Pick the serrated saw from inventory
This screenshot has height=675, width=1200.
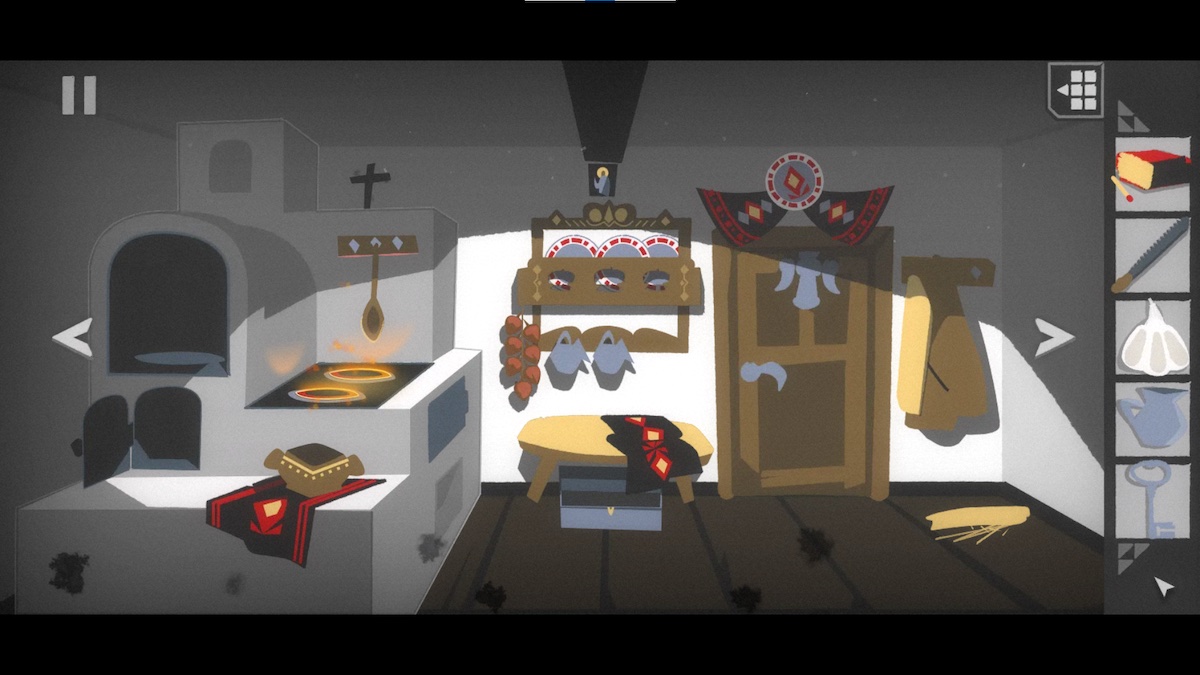[x=1152, y=255]
